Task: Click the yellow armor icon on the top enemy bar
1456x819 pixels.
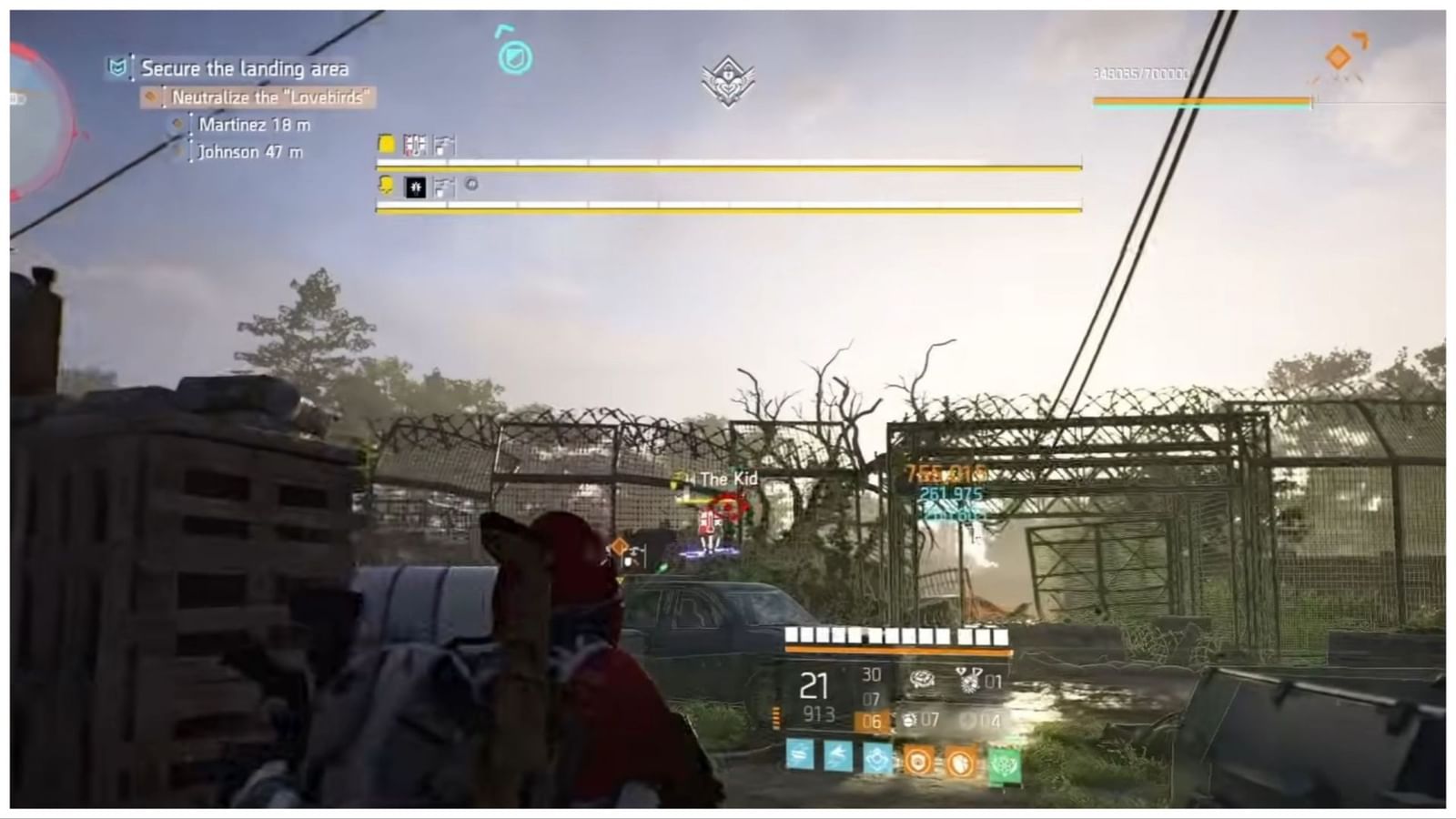Action: point(386,143)
